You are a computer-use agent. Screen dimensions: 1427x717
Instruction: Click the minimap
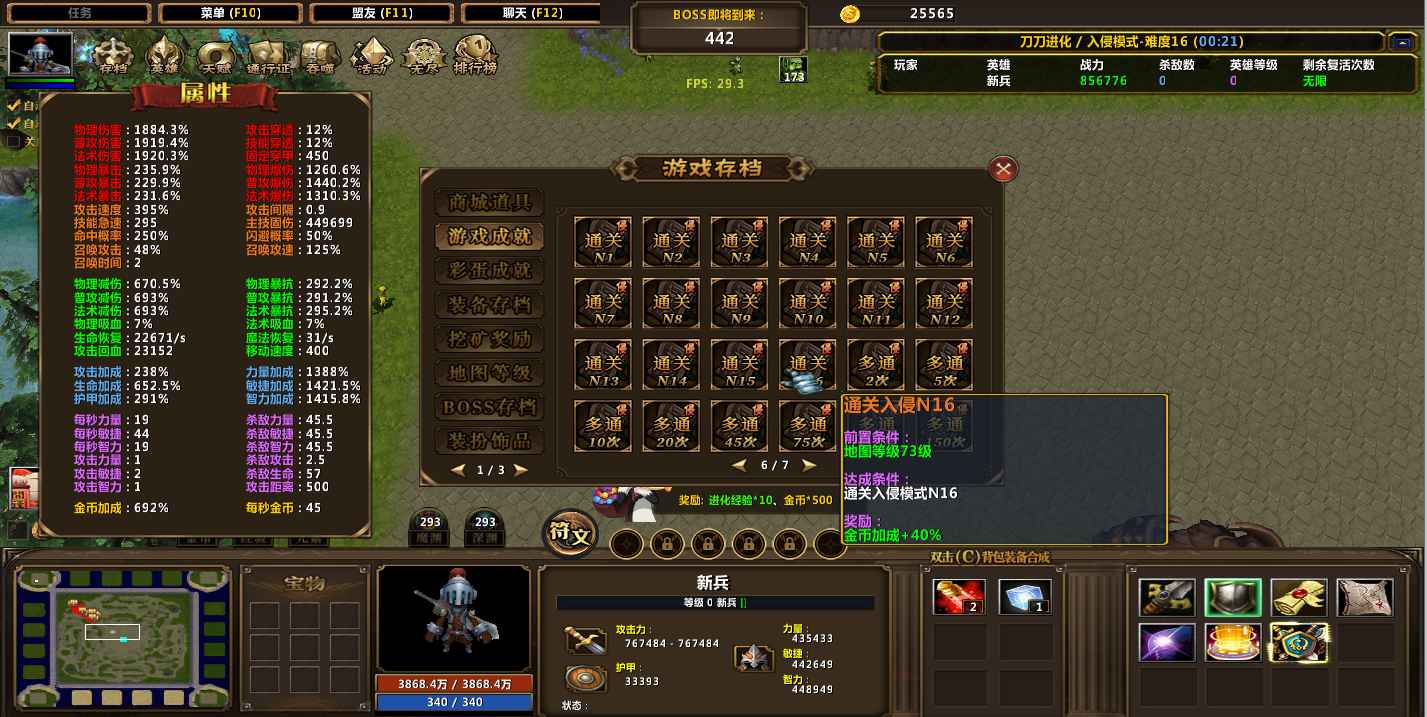123,632
